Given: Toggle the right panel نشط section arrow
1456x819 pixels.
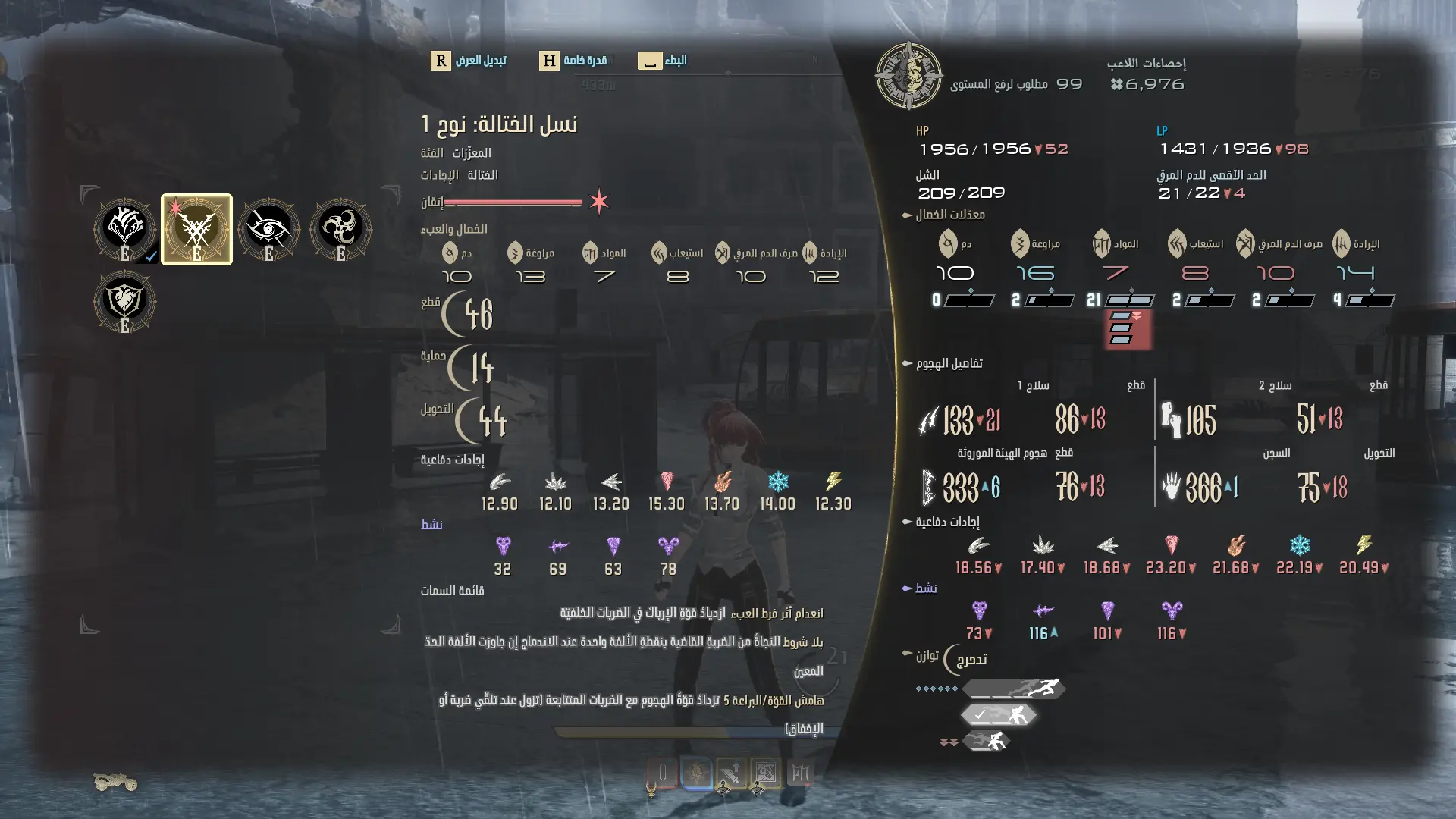Looking at the screenshot, I should click(x=906, y=588).
